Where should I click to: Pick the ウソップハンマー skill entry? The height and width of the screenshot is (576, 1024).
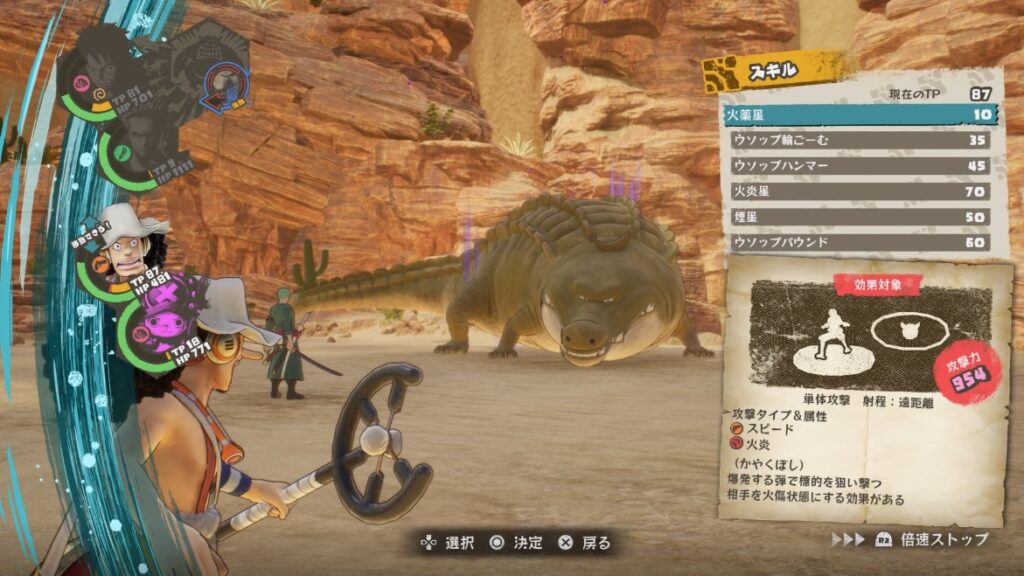point(858,166)
